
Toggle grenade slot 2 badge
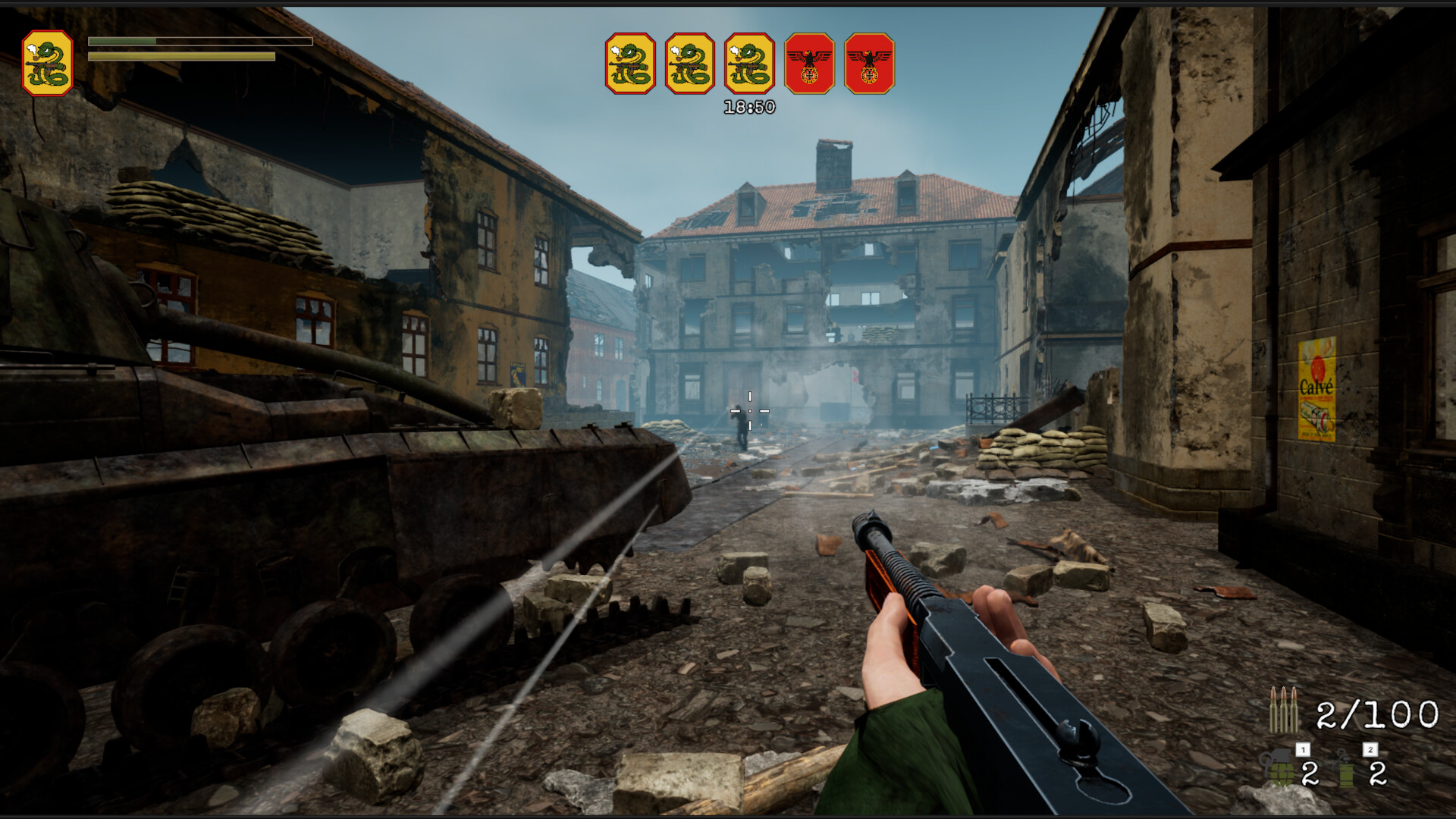coord(1369,749)
